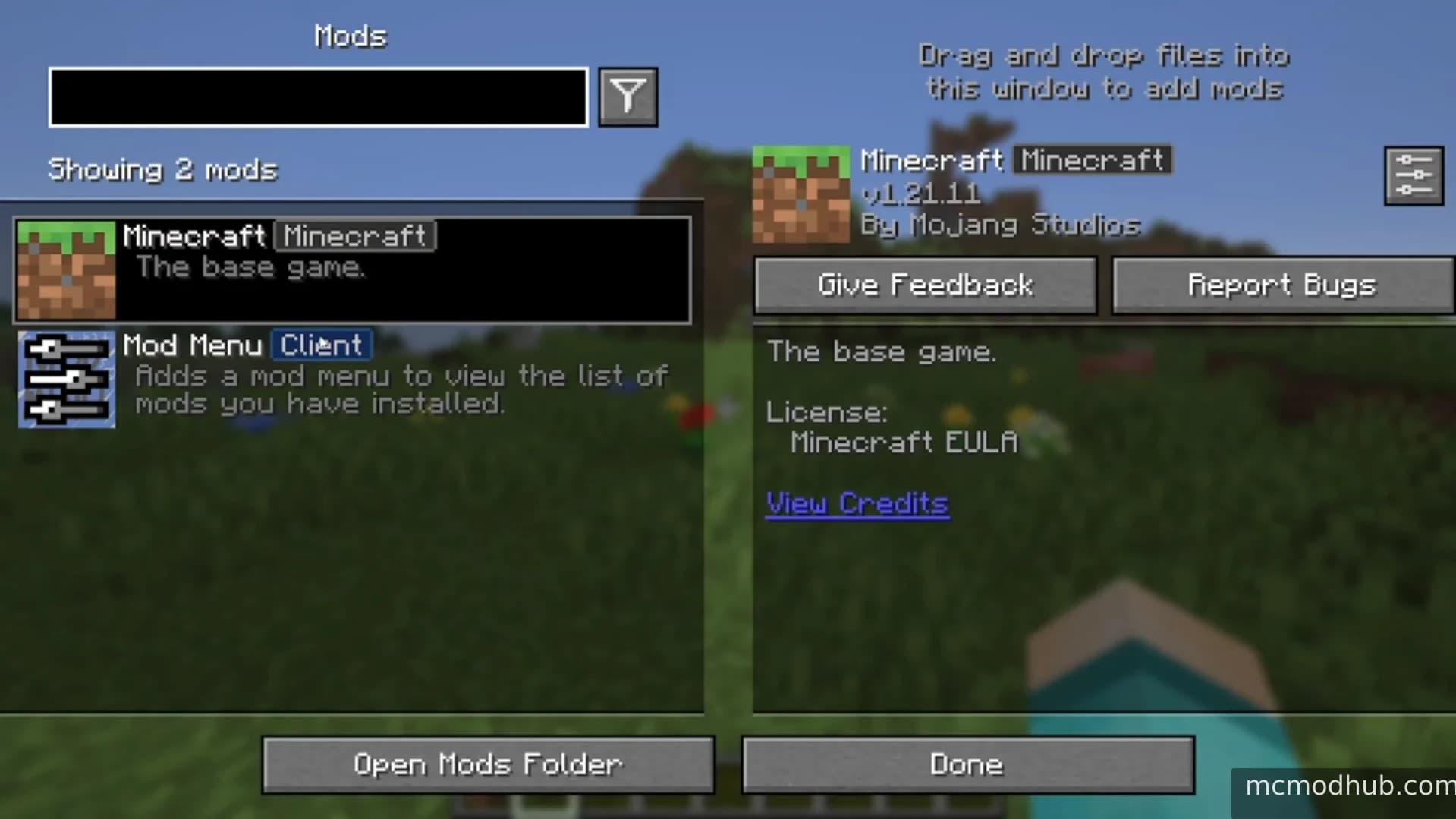1456x819 pixels.
Task: Click the Minecraft tag in the details header
Action: 1093,160
